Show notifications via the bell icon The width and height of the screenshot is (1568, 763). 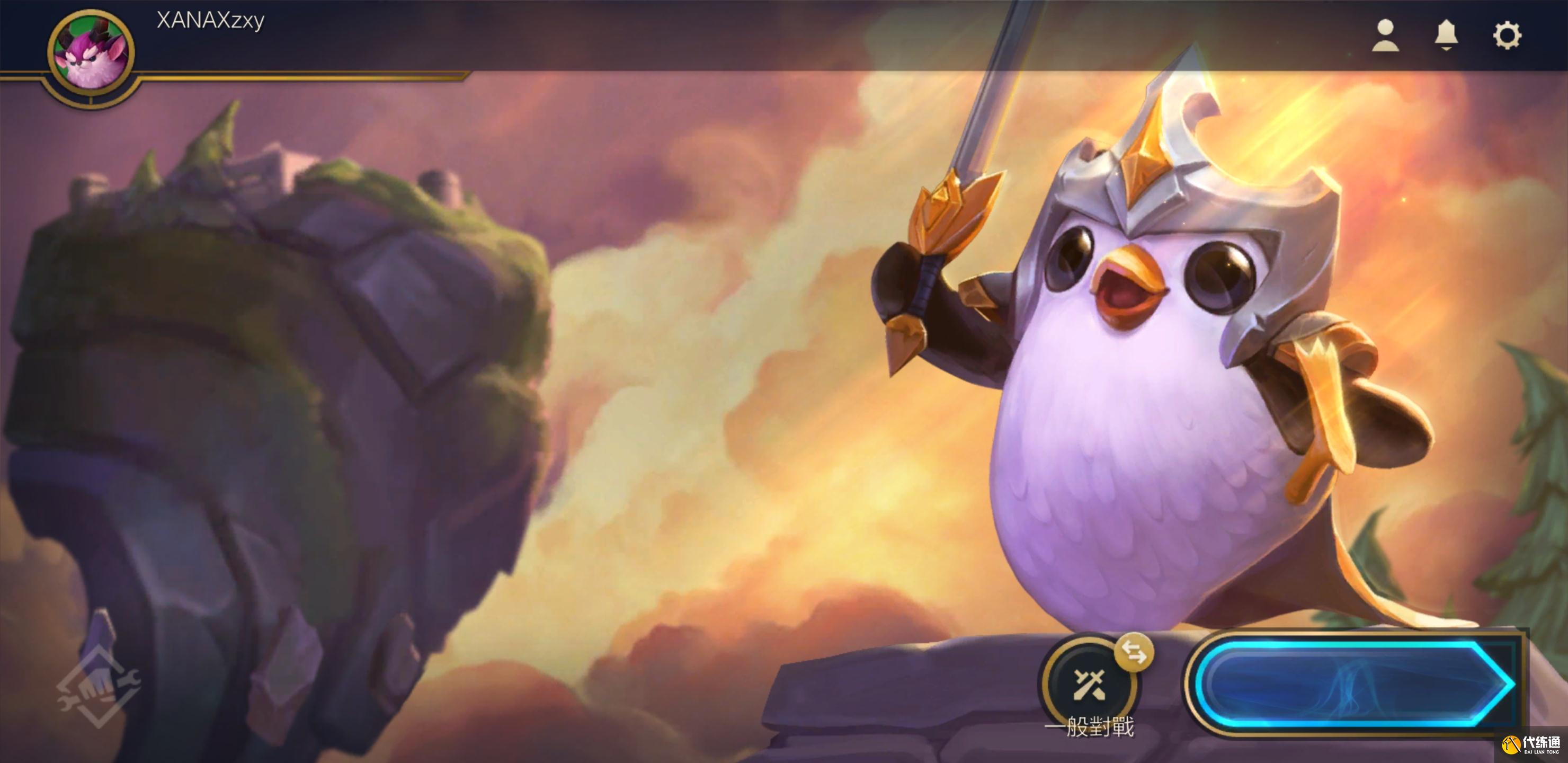pyautogui.click(x=1446, y=35)
